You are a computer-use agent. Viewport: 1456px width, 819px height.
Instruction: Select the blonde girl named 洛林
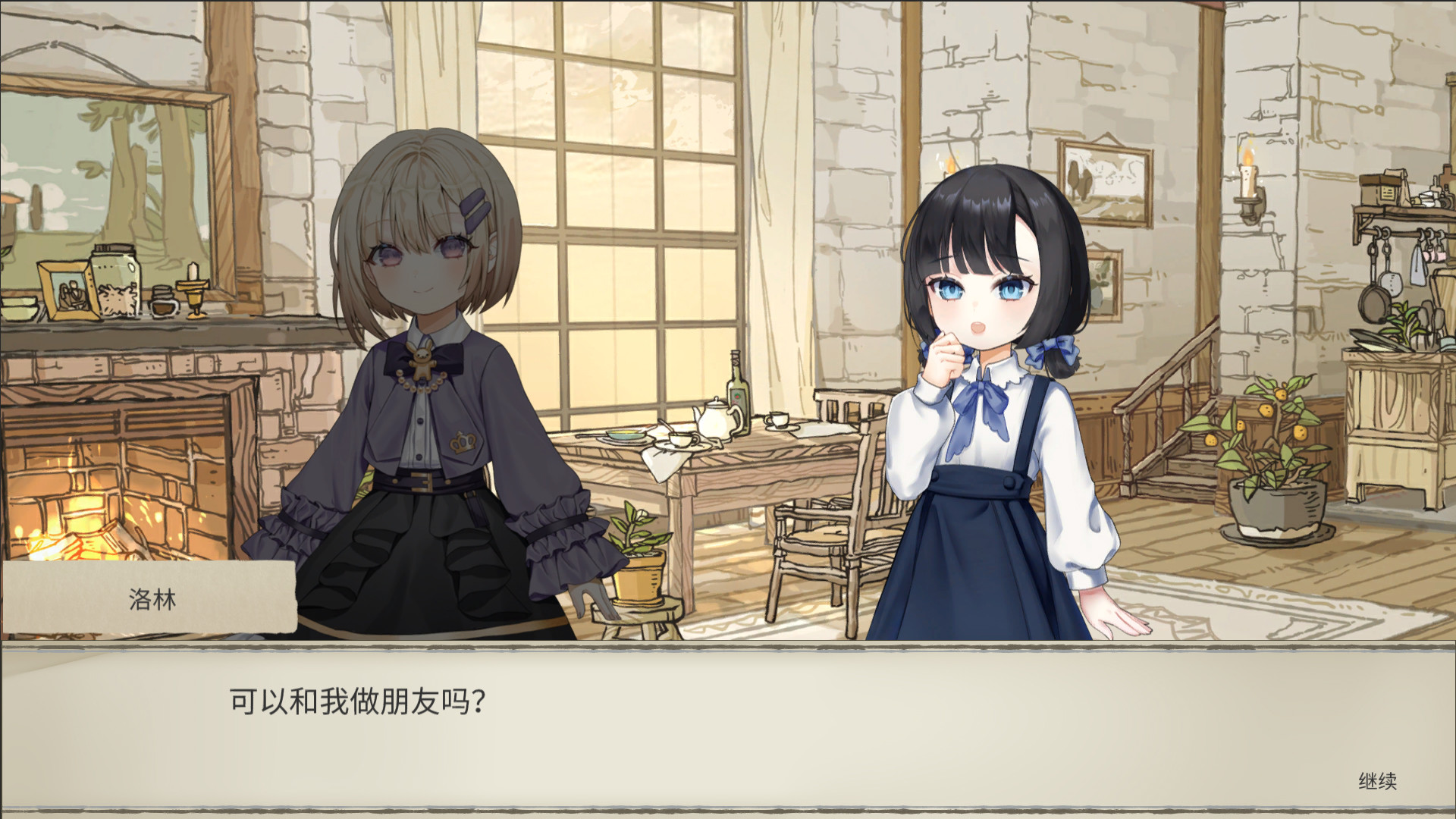point(425,341)
